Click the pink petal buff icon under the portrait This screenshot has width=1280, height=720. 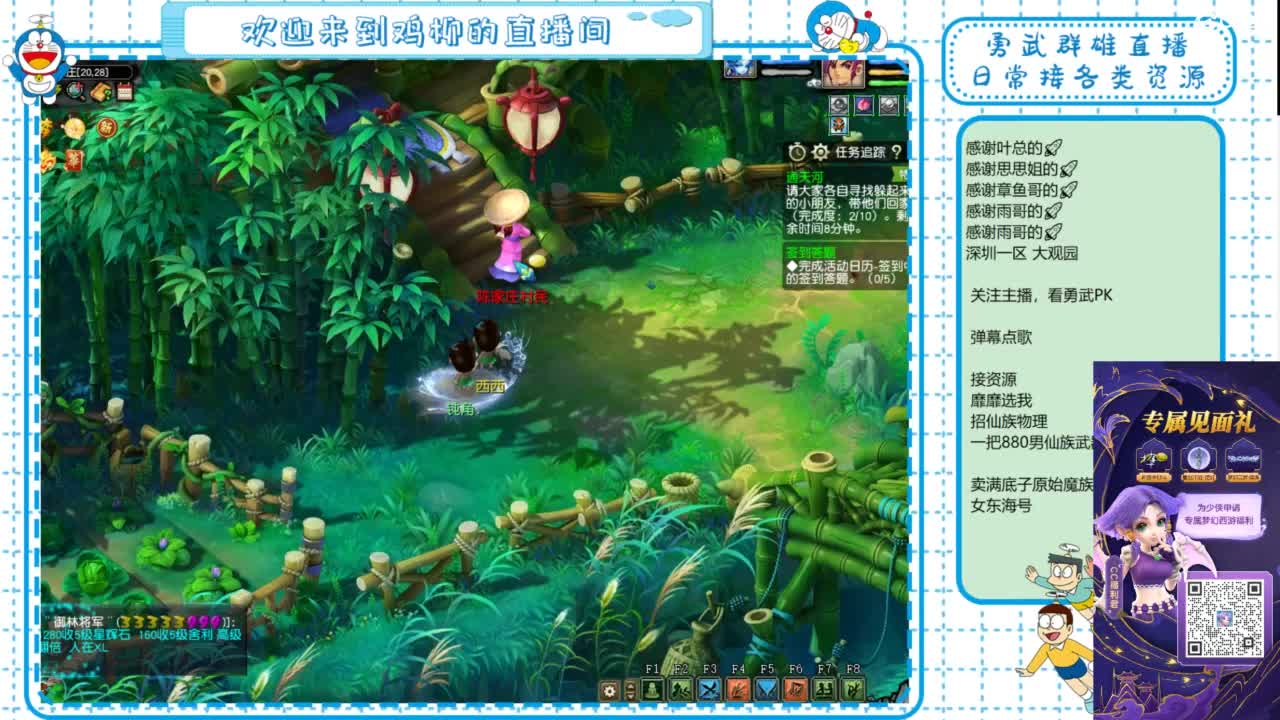click(863, 105)
